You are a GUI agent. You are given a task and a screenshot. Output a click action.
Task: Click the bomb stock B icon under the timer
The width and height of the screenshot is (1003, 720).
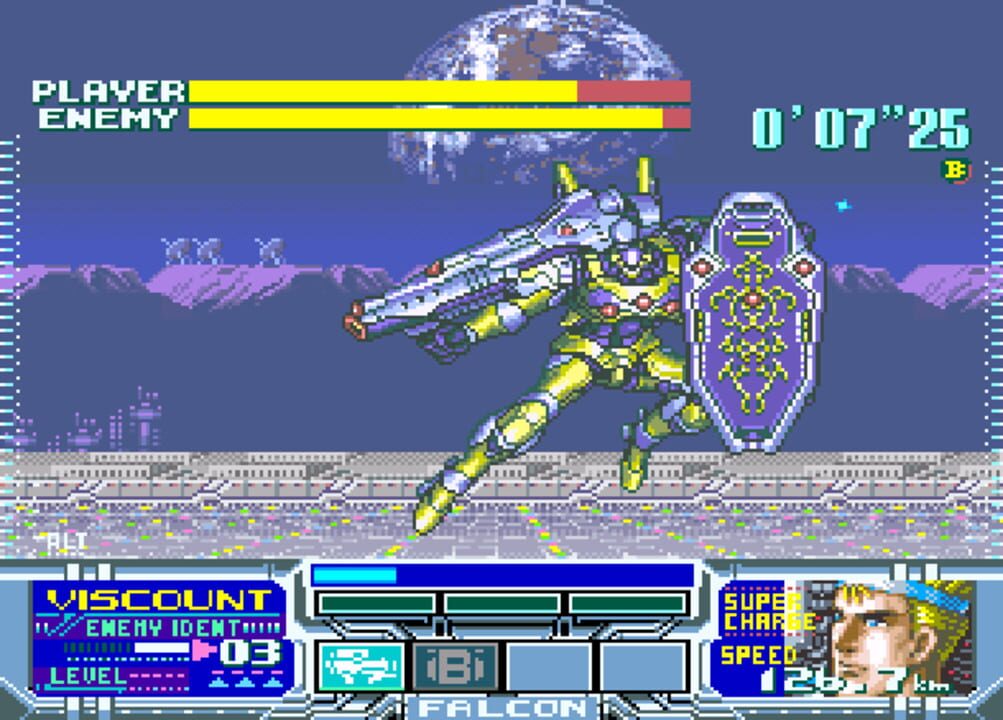click(956, 171)
